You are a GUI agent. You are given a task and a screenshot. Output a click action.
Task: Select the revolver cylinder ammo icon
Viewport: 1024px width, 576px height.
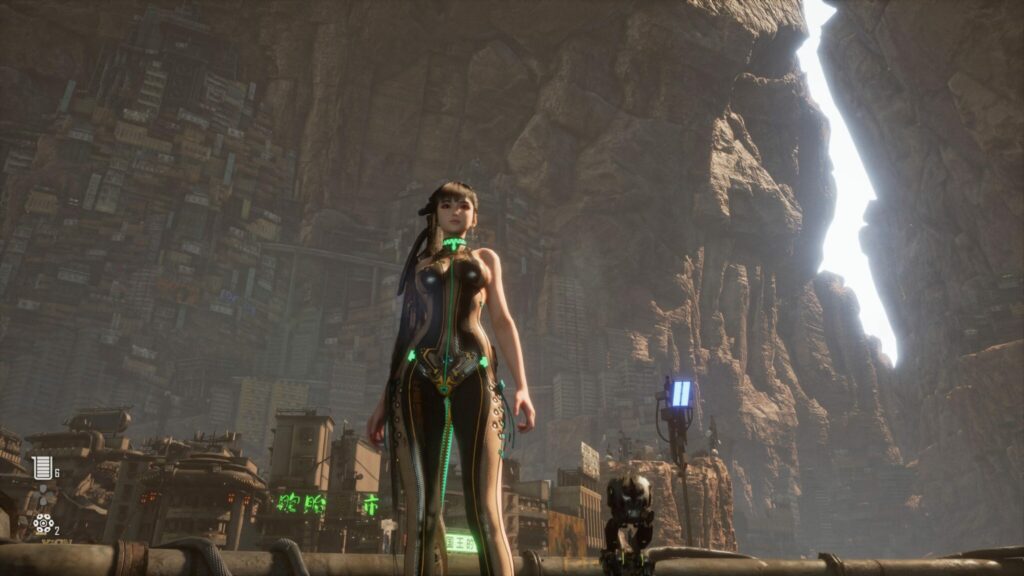pyautogui.click(x=42, y=523)
